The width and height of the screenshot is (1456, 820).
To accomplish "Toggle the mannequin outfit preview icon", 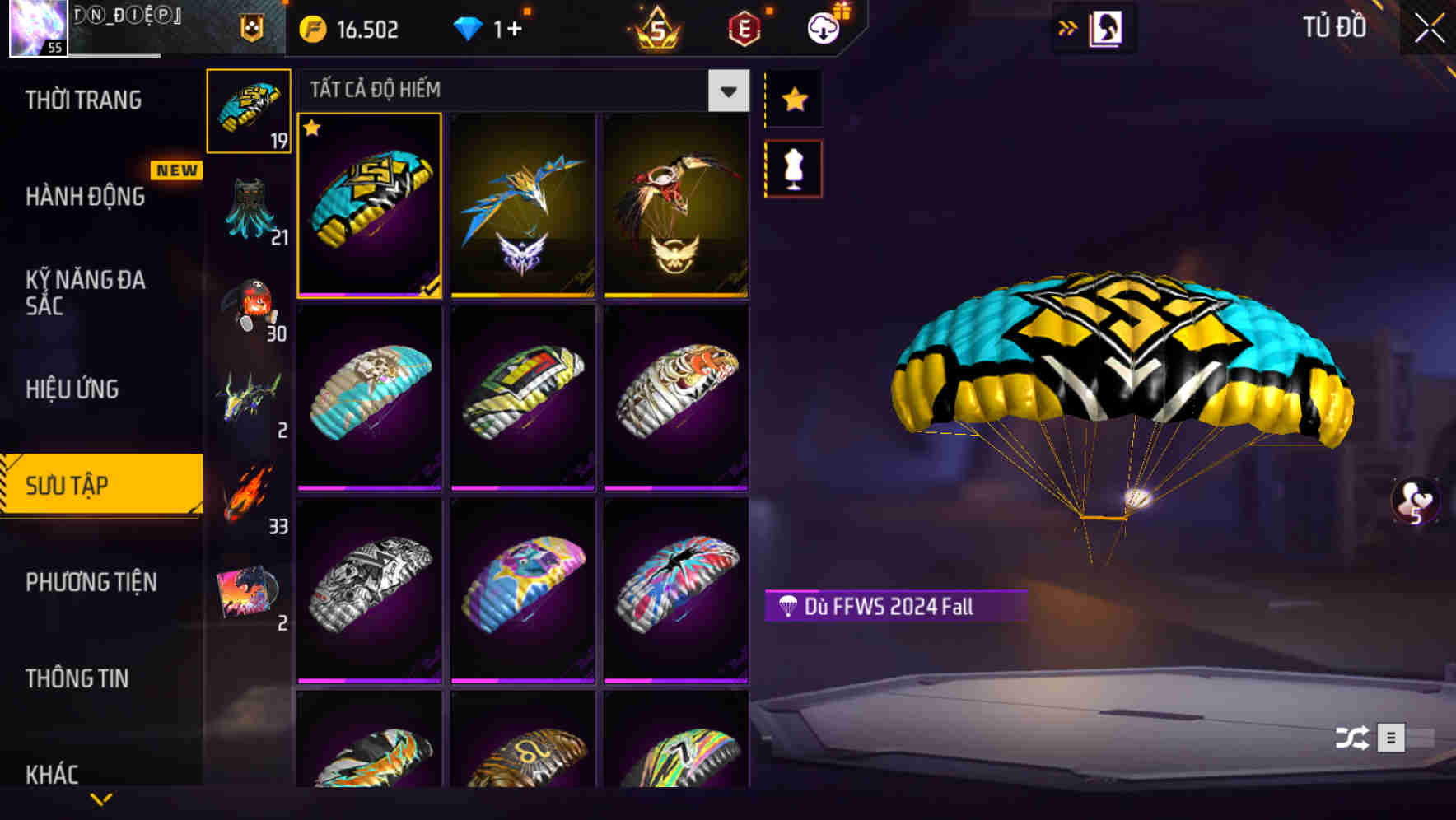I will tap(793, 167).
